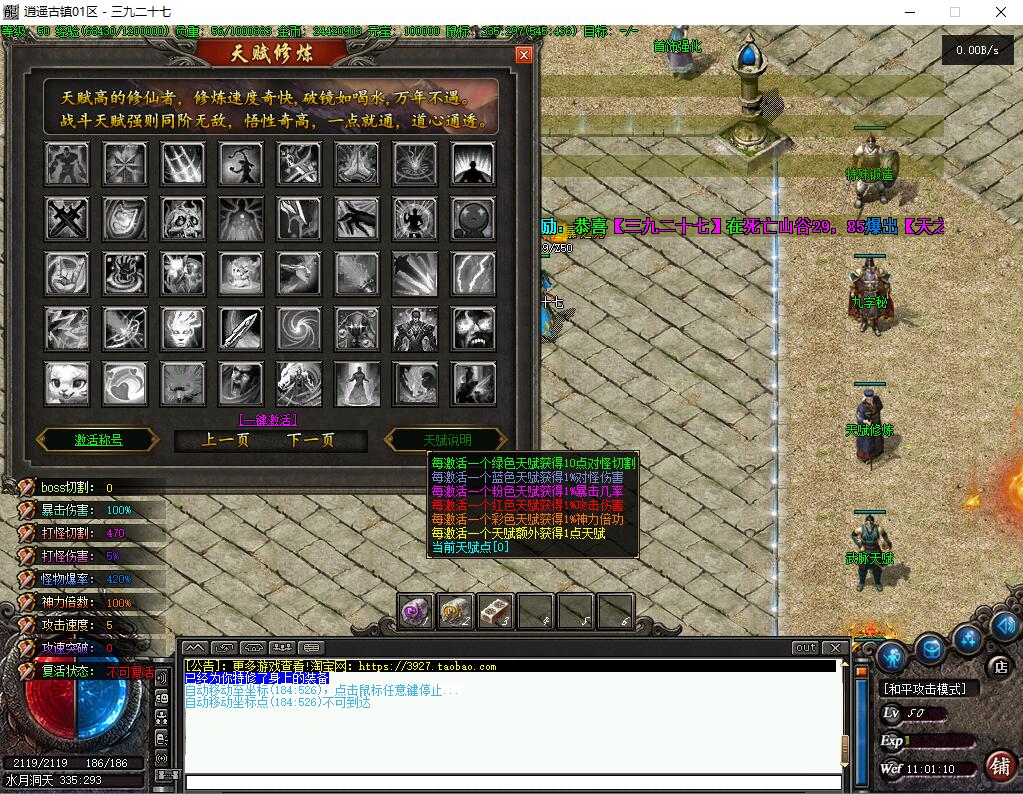This screenshot has height=794, width=1023.
Task: Pick the spiral vortex talent icon
Action: 299,328
